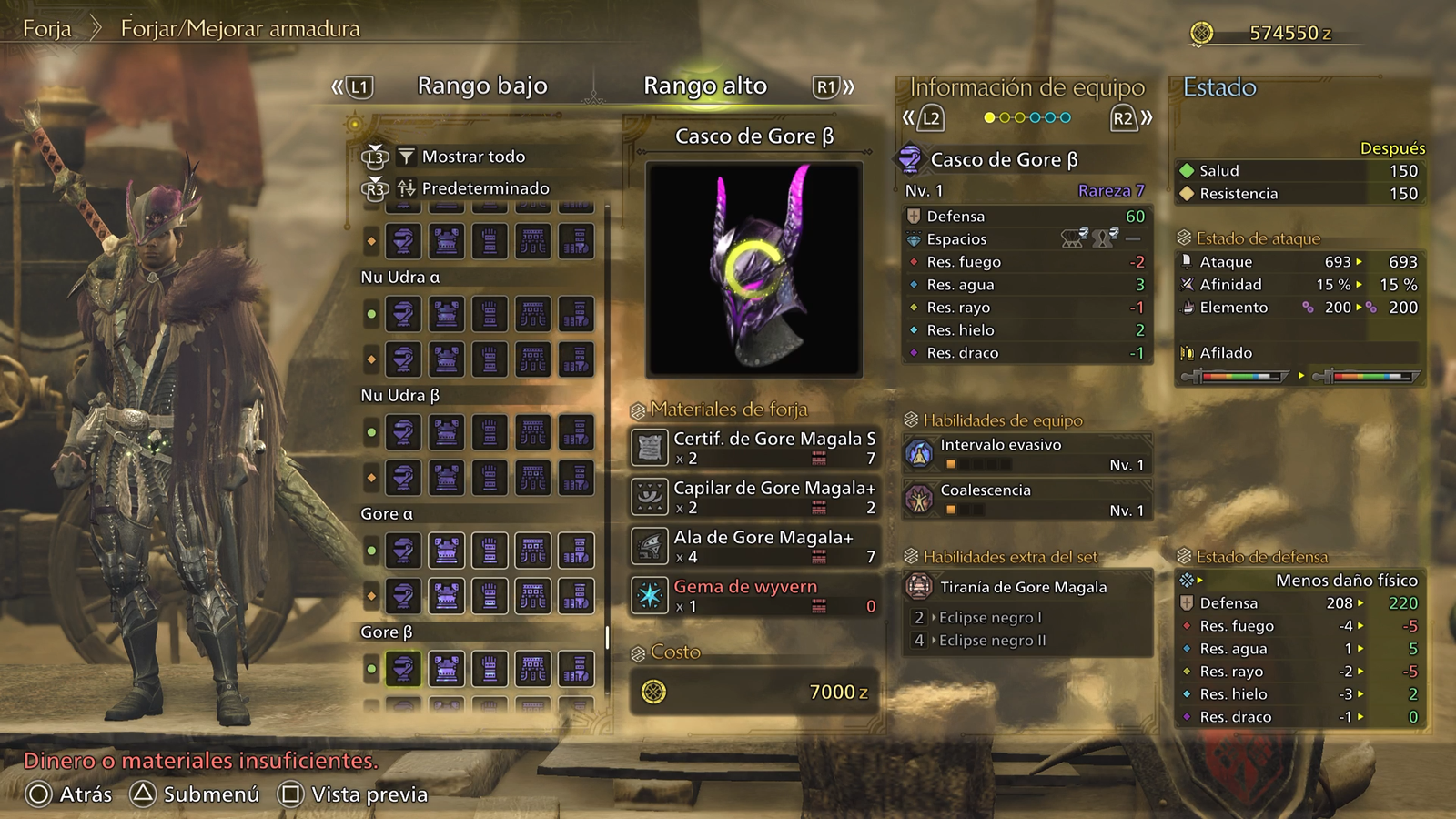Screen dimensions: 1456x819
Task: Click the Casco de Gore β preview image
Action: click(x=753, y=269)
